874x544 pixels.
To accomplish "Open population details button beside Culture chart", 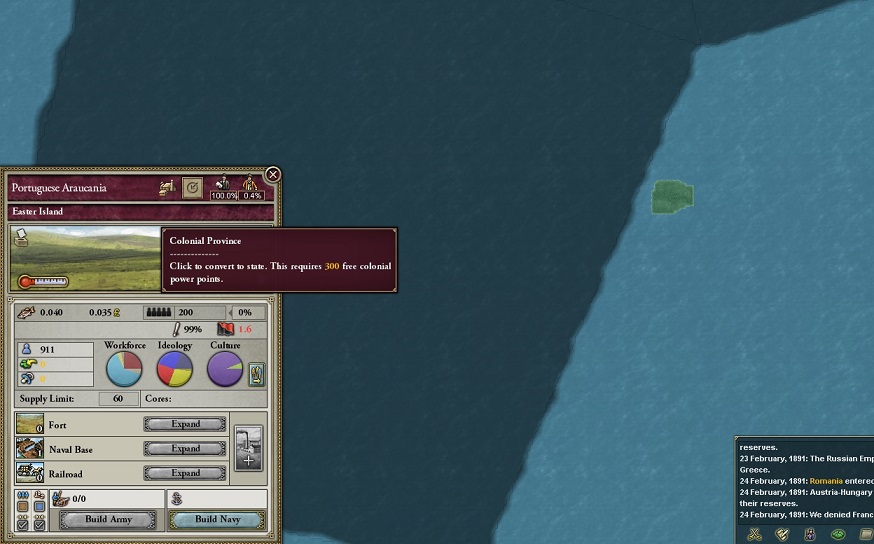I will 256,374.
